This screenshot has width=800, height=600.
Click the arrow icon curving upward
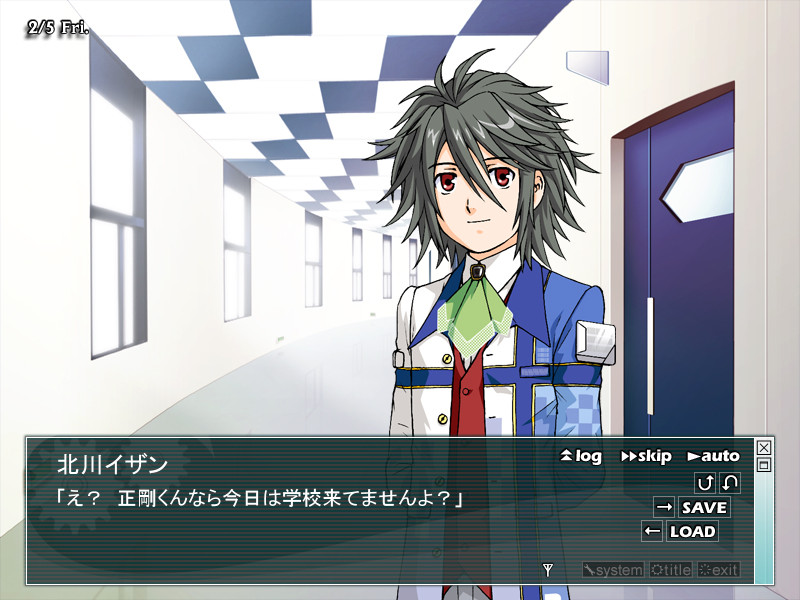705,483
